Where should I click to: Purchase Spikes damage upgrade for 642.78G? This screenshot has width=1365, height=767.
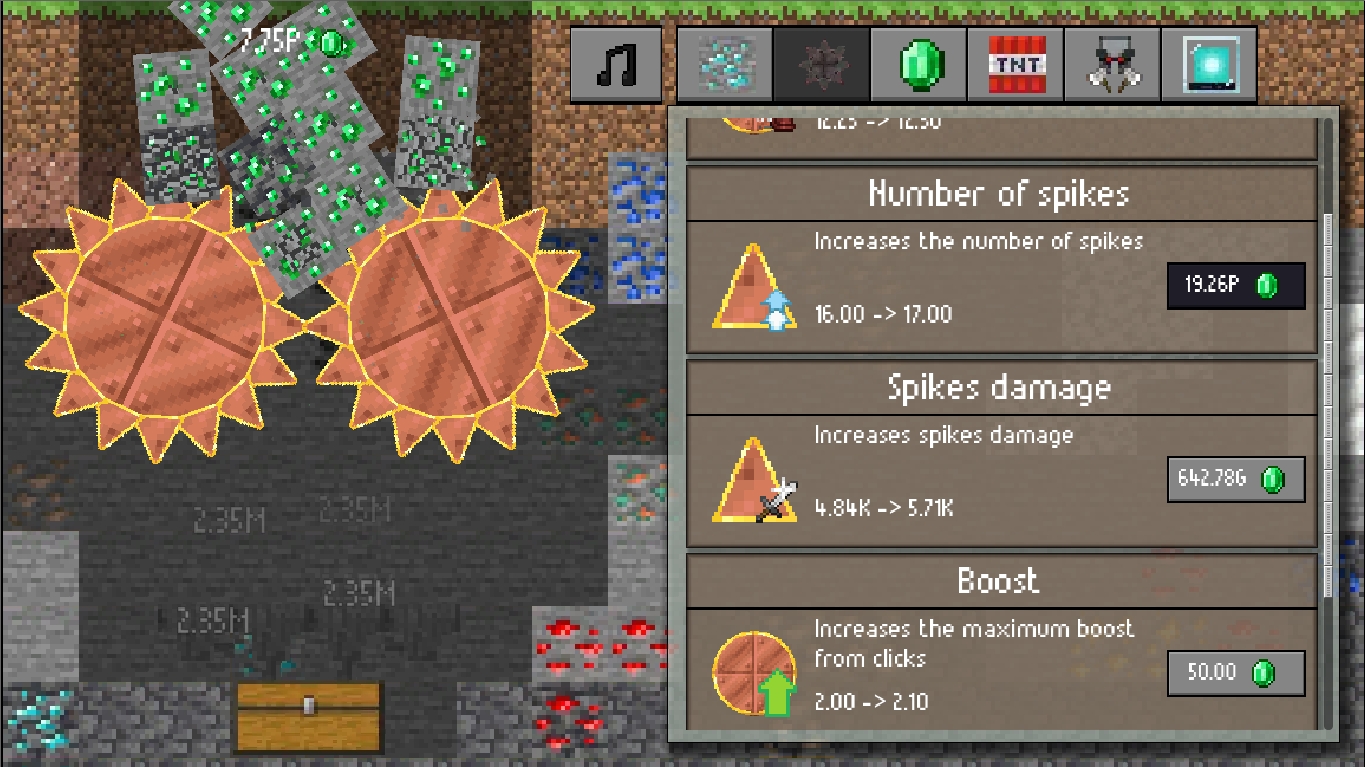[1236, 479]
